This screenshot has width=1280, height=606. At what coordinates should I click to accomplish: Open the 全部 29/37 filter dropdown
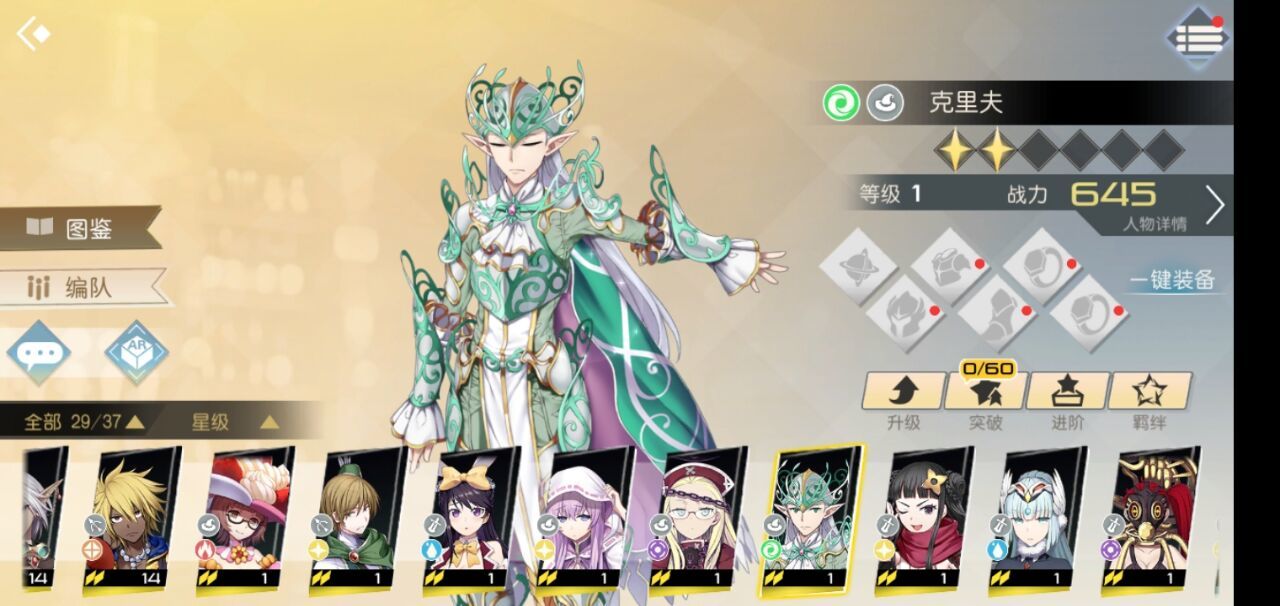[84, 422]
